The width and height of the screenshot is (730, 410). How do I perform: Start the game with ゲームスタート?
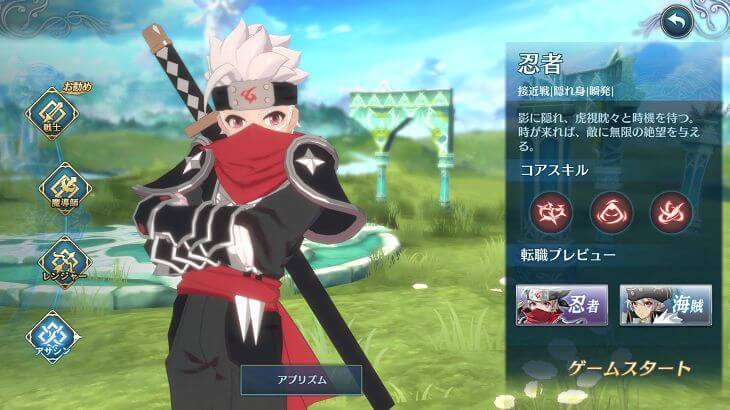coord(629,368)
